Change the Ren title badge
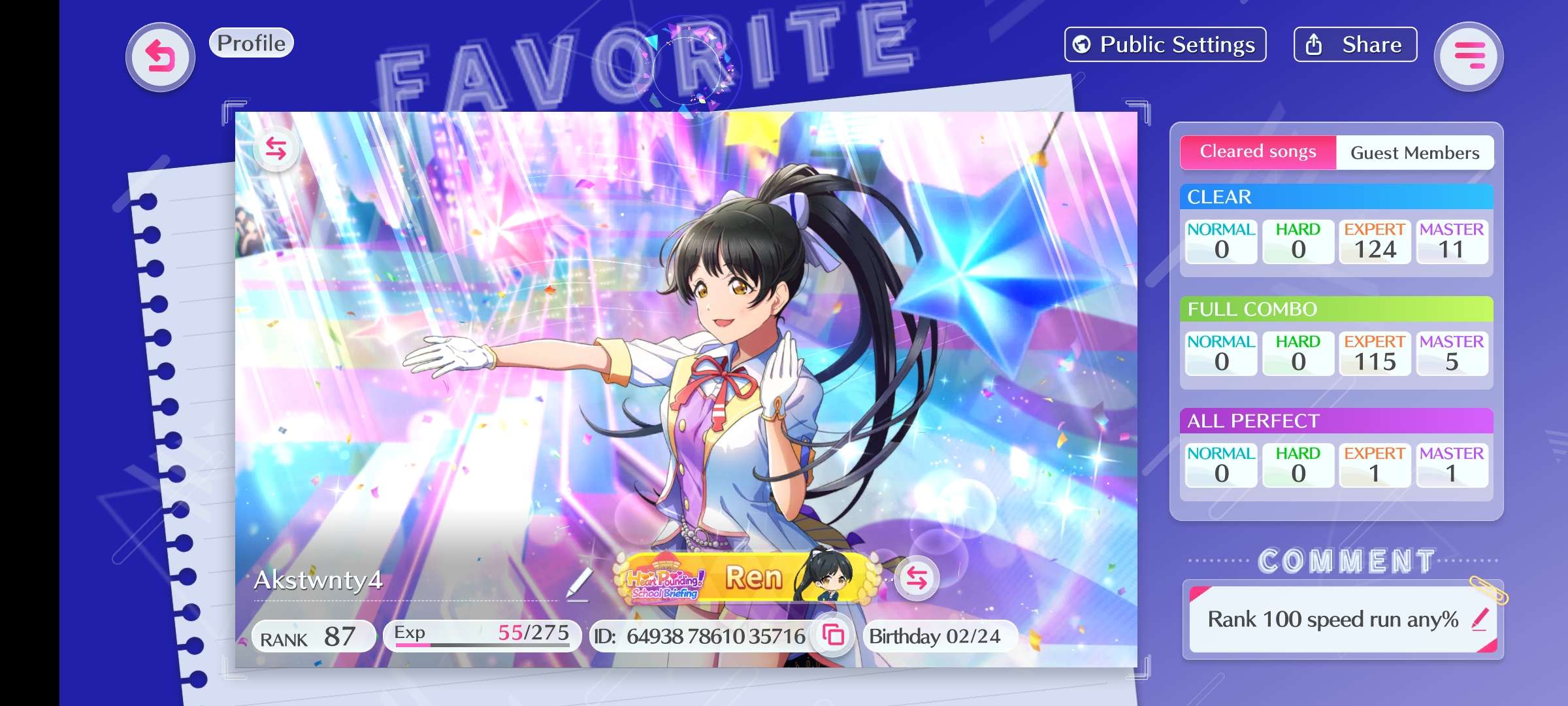1568x706 pixels. pyautogui.click(x=917, y=578)
